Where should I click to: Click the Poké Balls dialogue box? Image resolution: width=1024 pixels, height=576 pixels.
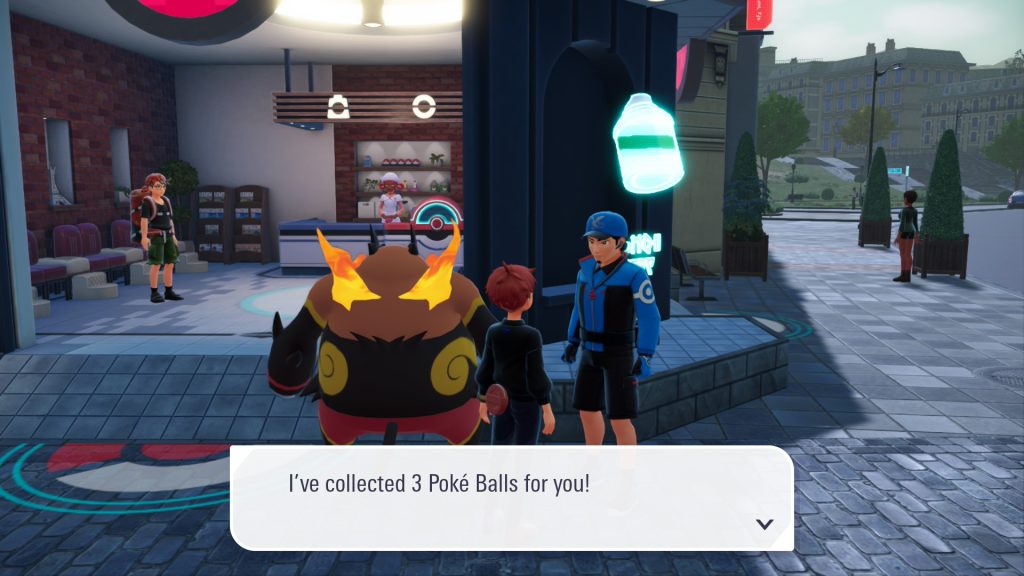pos(511,497)
